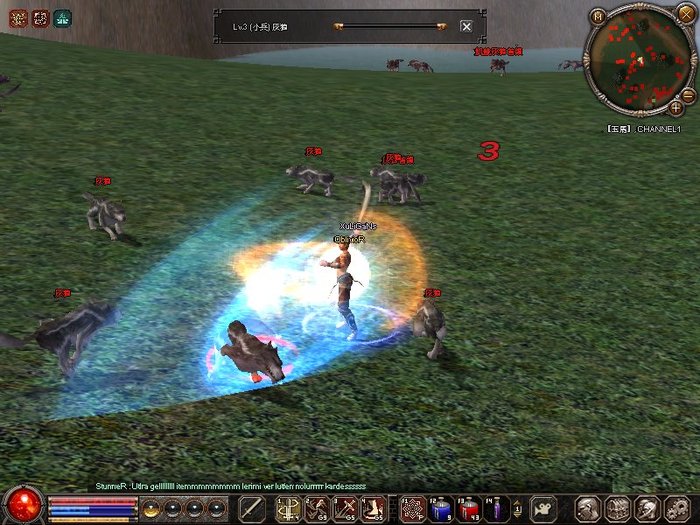Screen dimensions: 700x525
Task: Close the grey wolf target panel
Action: click(x=466, y=26)
